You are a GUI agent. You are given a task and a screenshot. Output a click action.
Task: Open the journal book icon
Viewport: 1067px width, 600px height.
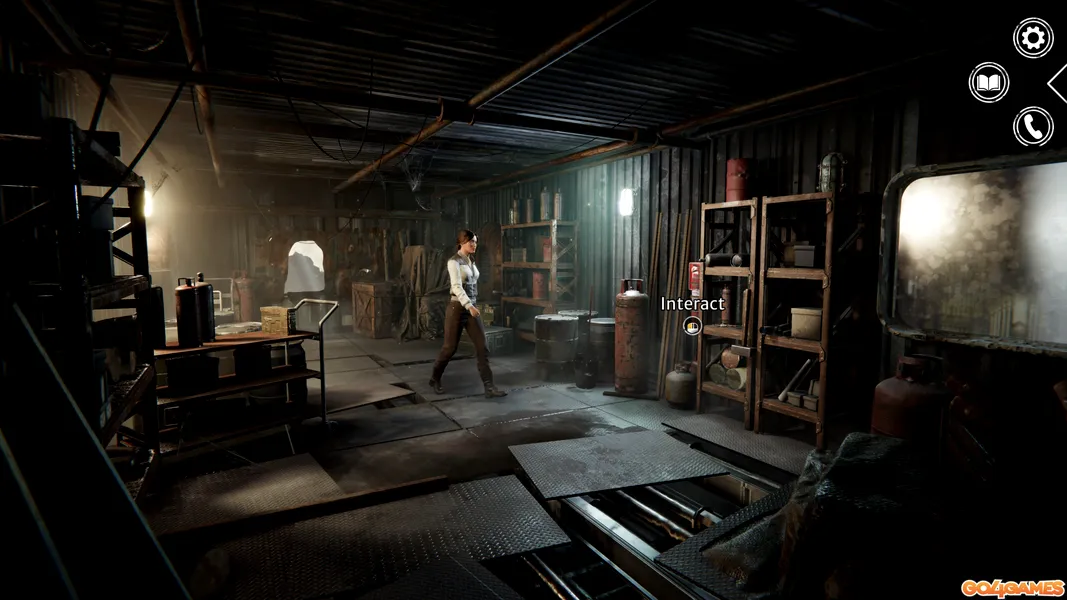[989, 82]
